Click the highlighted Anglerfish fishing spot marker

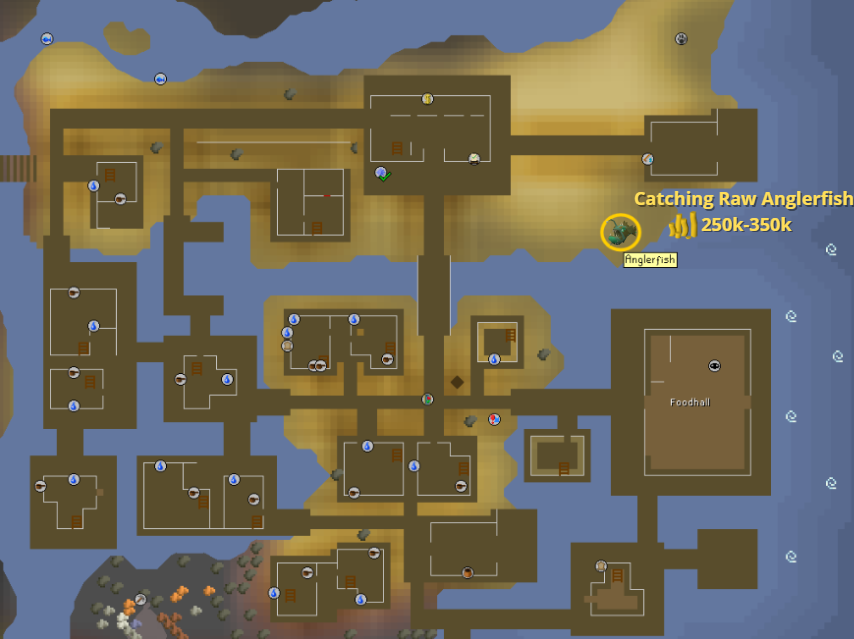[x=621, y=232]
